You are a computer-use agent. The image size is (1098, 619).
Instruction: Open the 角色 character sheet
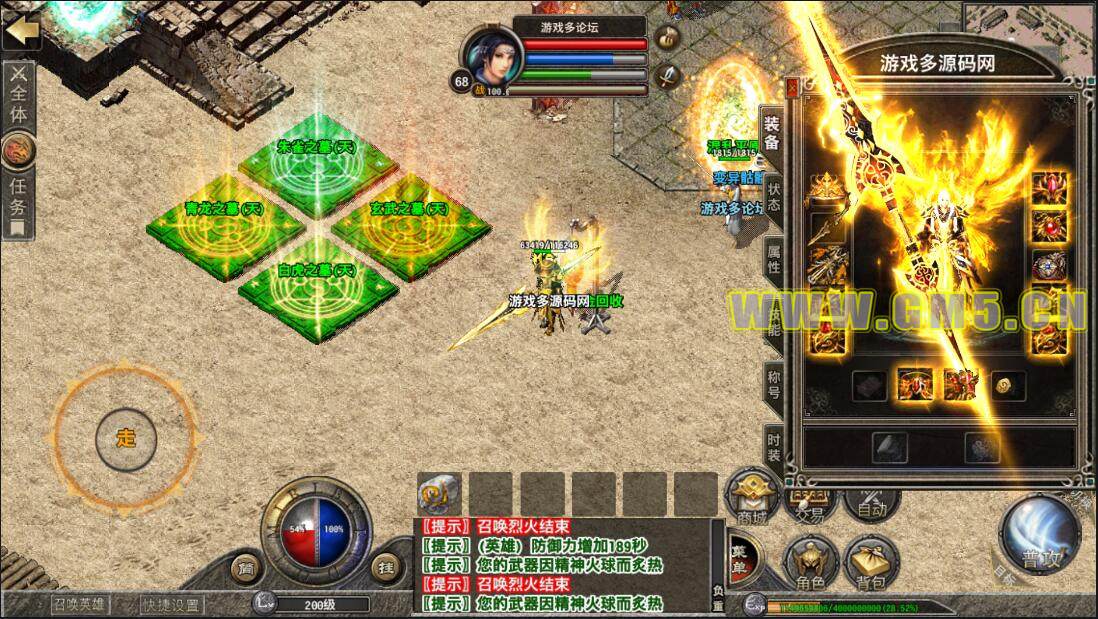(x=811, y=562)
